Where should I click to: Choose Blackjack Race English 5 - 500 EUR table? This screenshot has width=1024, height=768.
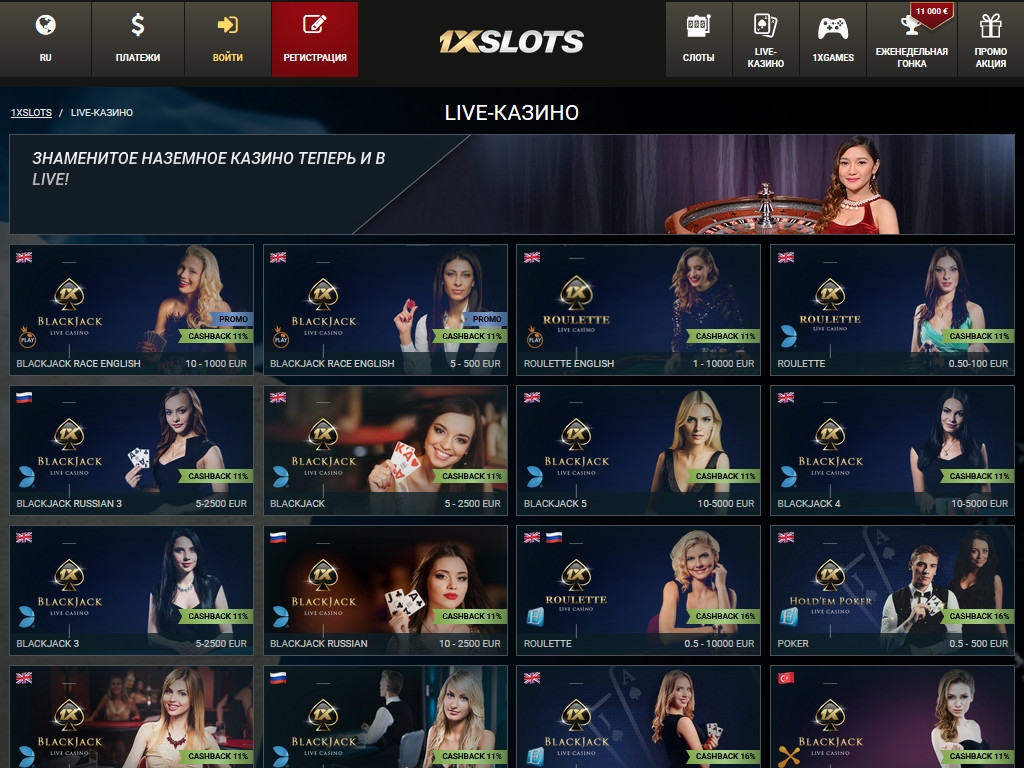click(385, 309)
